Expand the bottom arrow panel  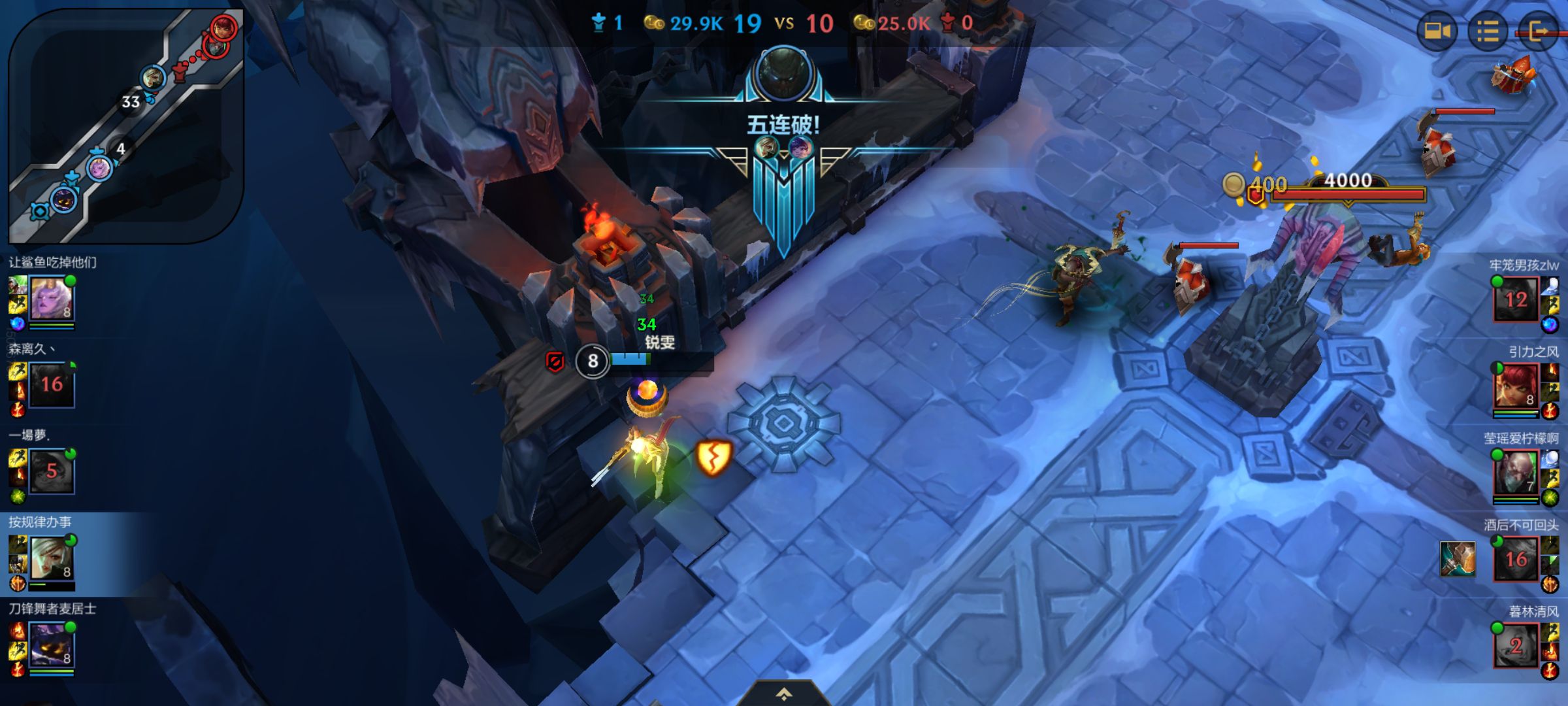click(x=783, y=694)
